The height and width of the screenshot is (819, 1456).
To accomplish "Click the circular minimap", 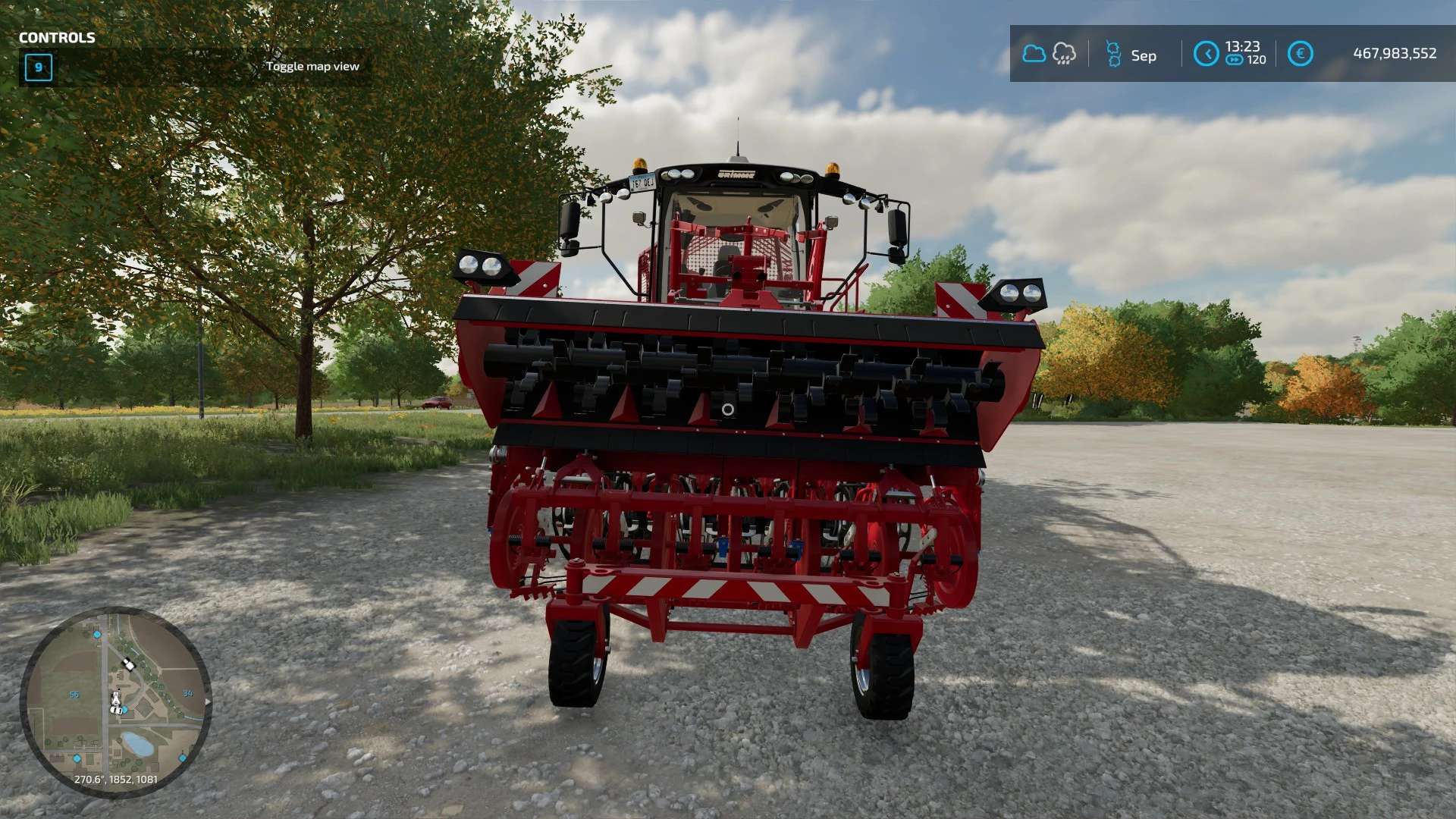I will coord(115,701).
